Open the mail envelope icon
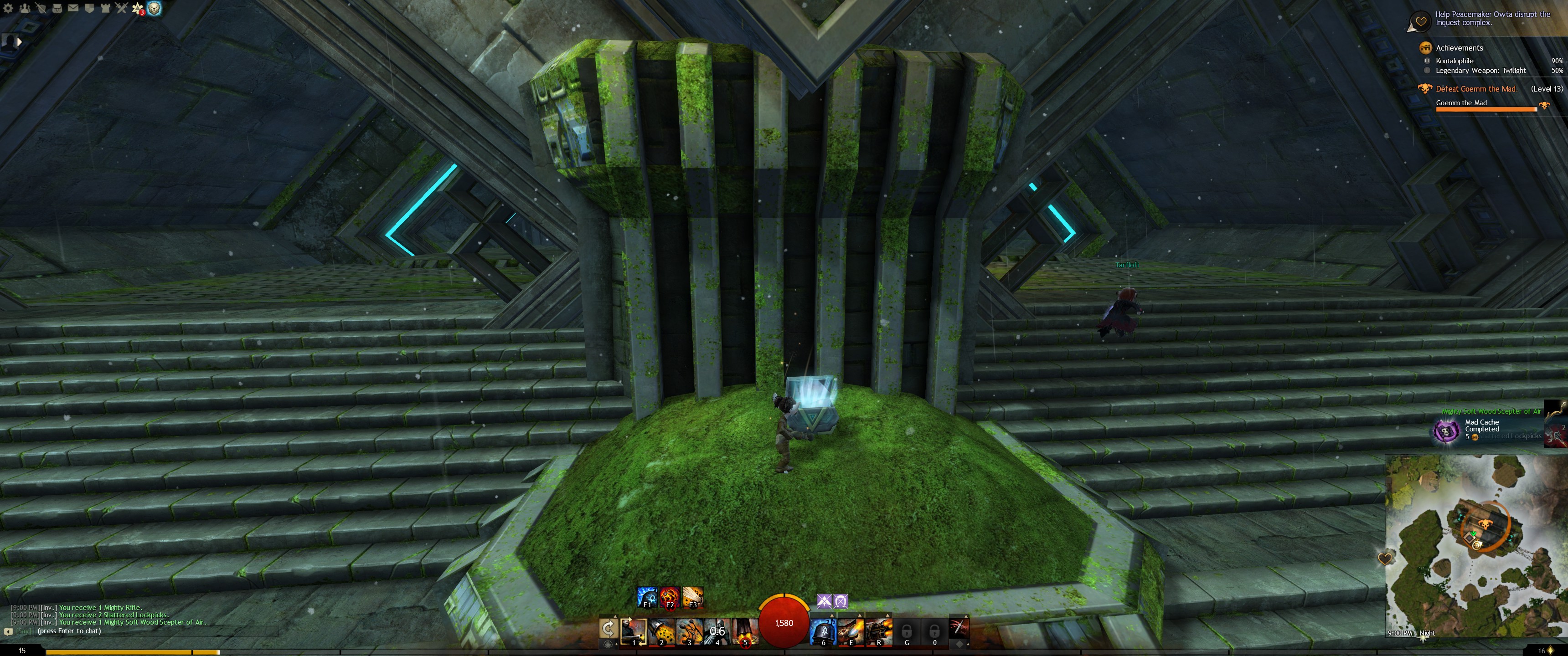This screenshot has width=1568, height=656. tap(72, 8)
